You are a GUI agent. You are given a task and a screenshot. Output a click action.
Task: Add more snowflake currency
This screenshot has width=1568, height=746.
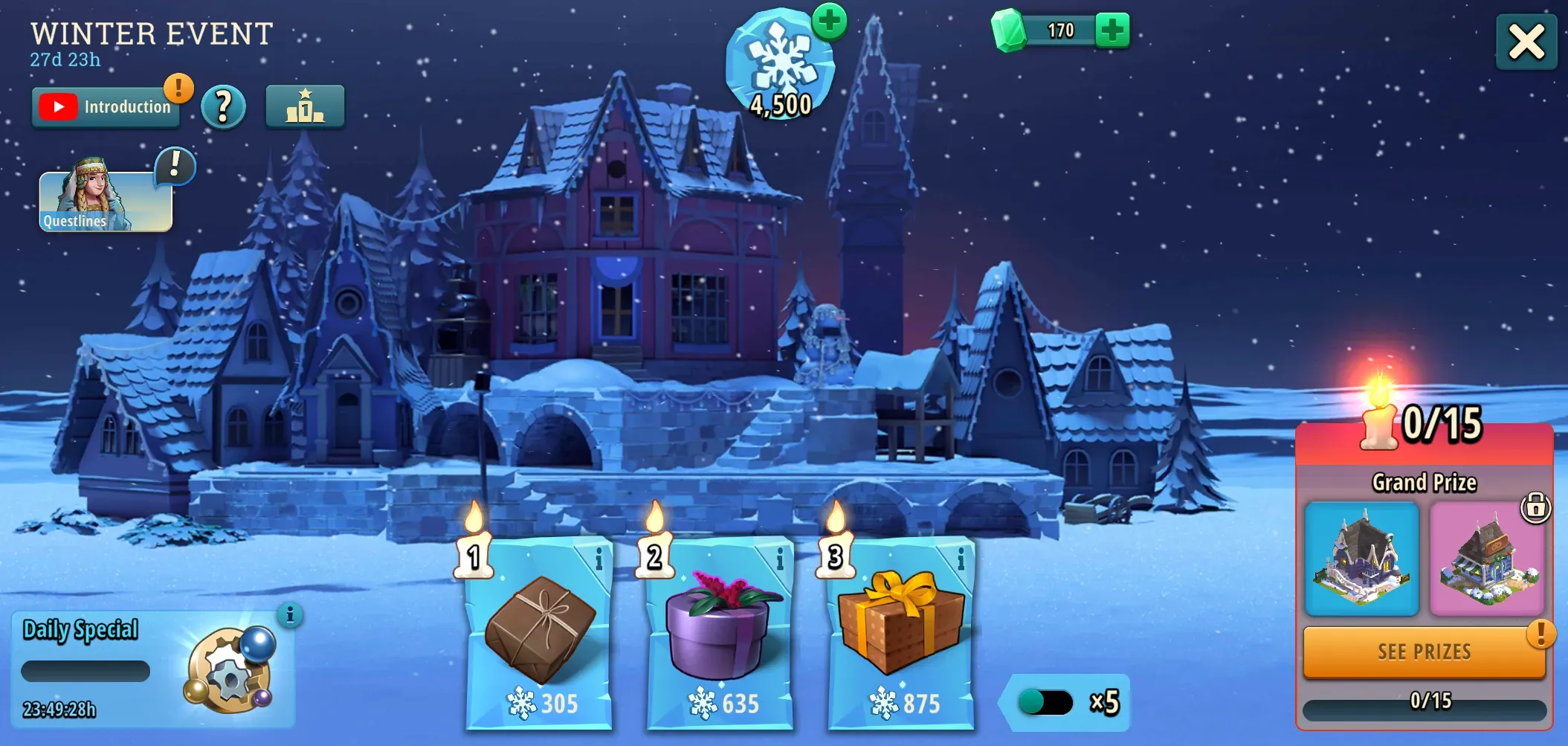click(829, 21)
